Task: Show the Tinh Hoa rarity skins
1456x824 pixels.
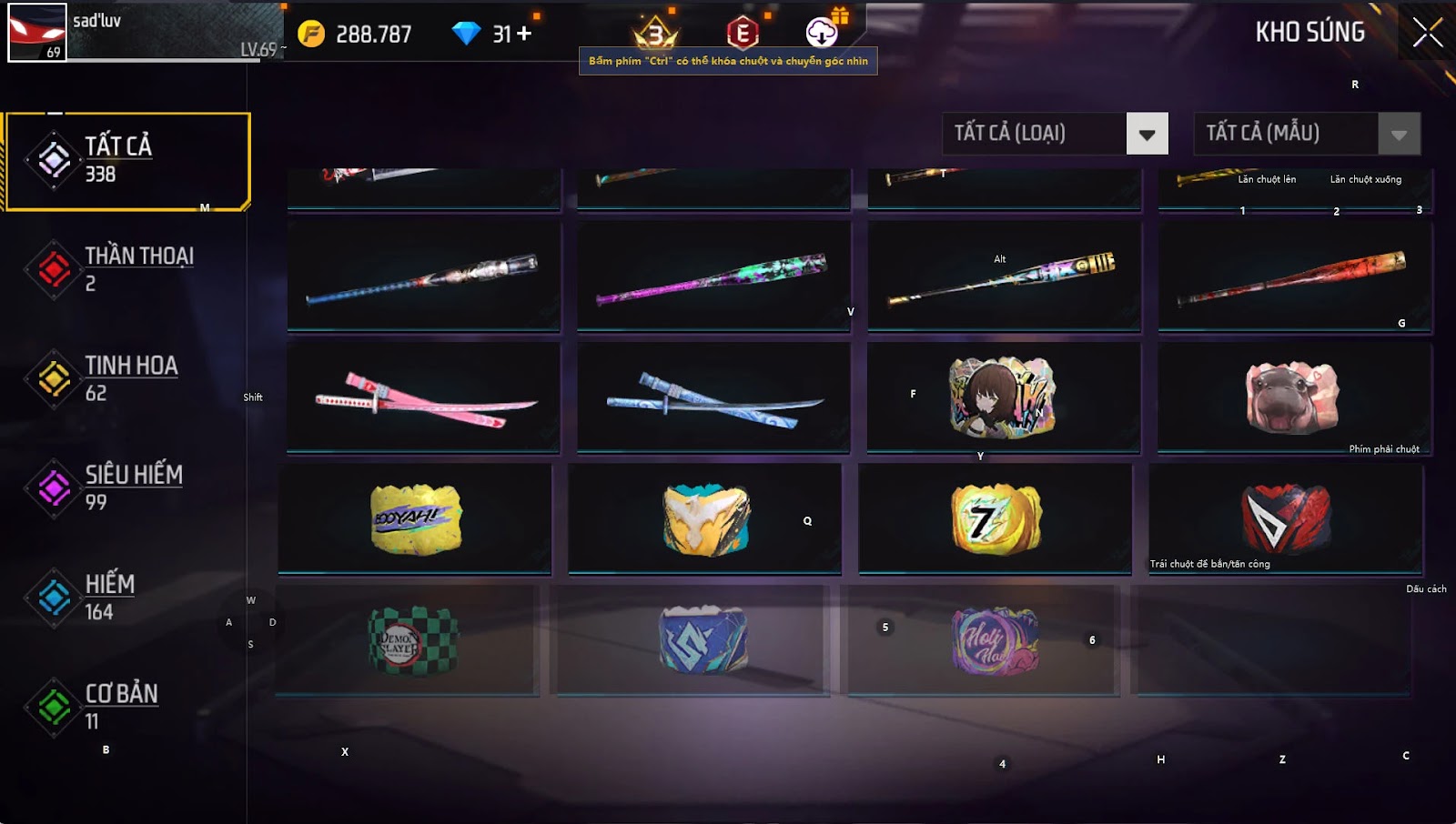Action: pyautogui.click(x=127, y=378)
